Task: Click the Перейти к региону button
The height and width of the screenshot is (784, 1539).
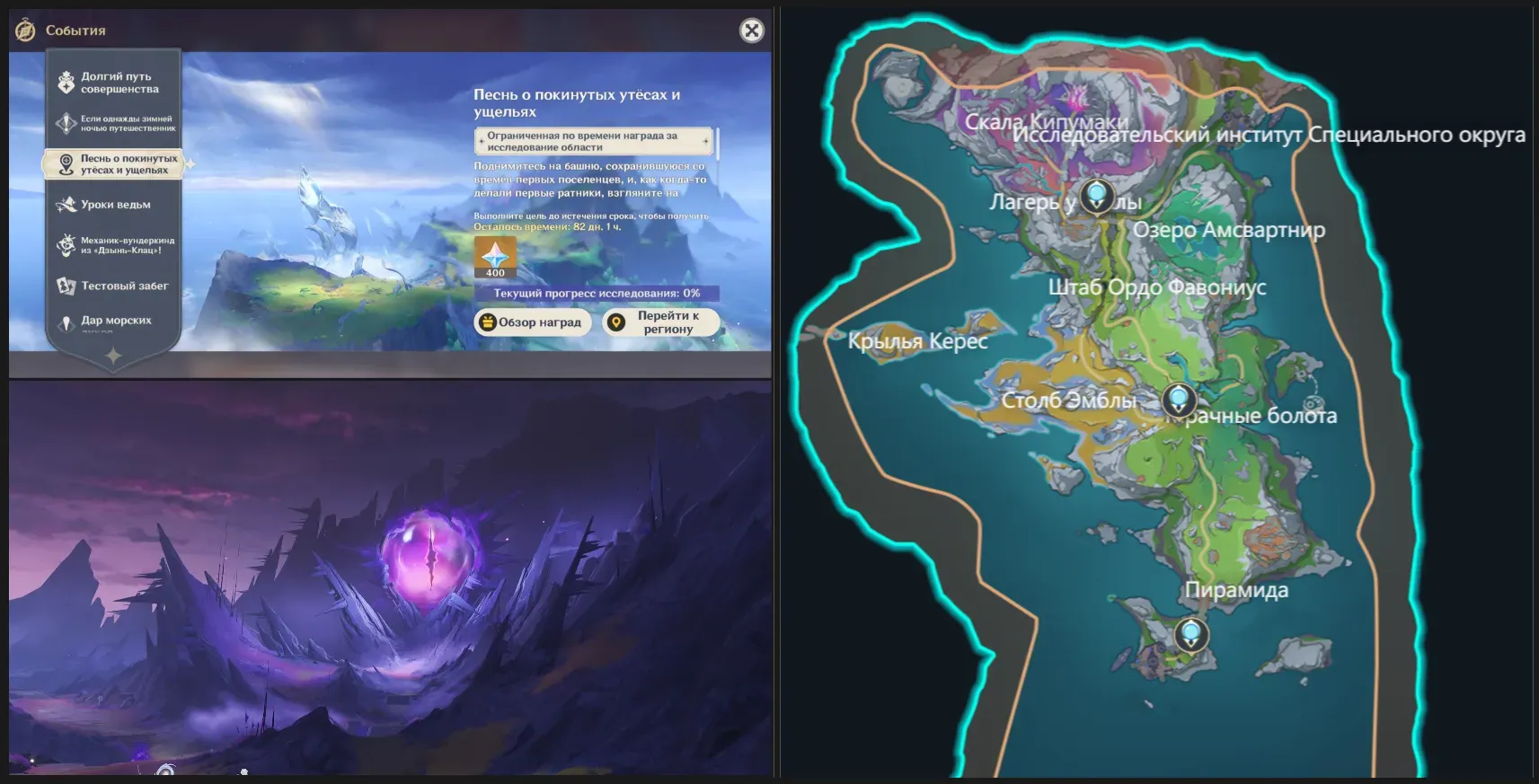Action: click(660, 322)
